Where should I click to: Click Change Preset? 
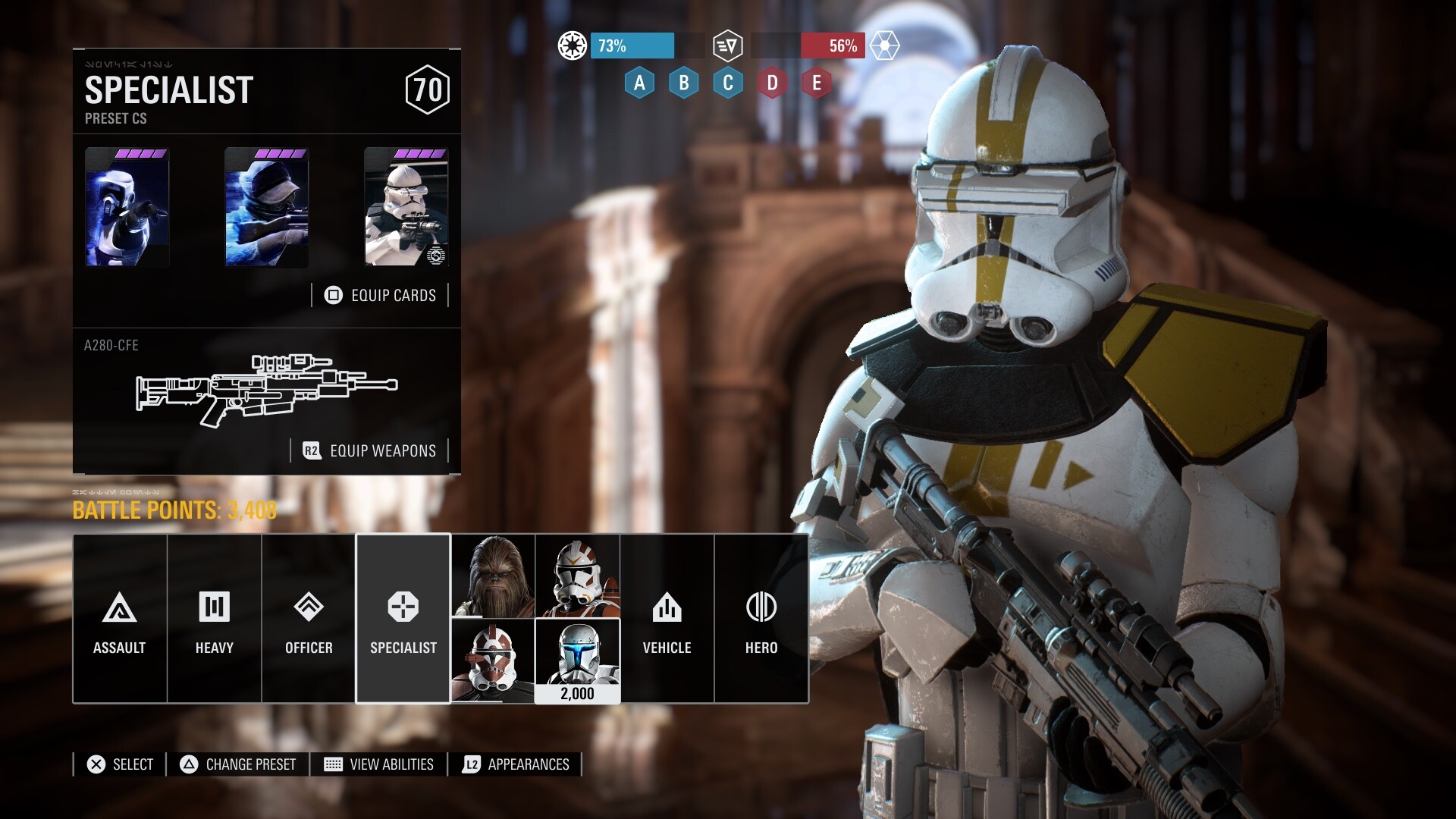238,764
